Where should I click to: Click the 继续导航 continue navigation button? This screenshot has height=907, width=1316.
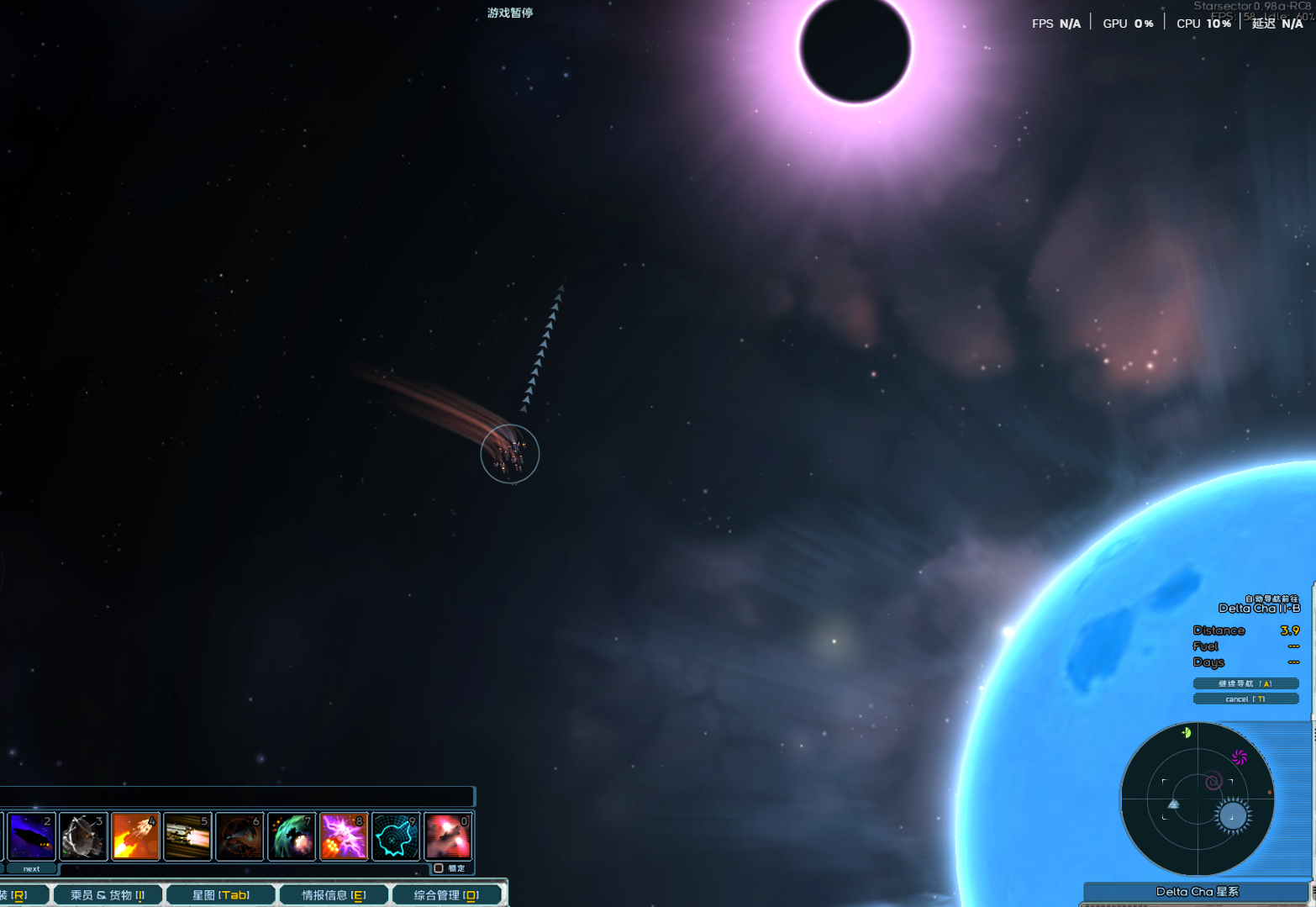coord(1245,683)
